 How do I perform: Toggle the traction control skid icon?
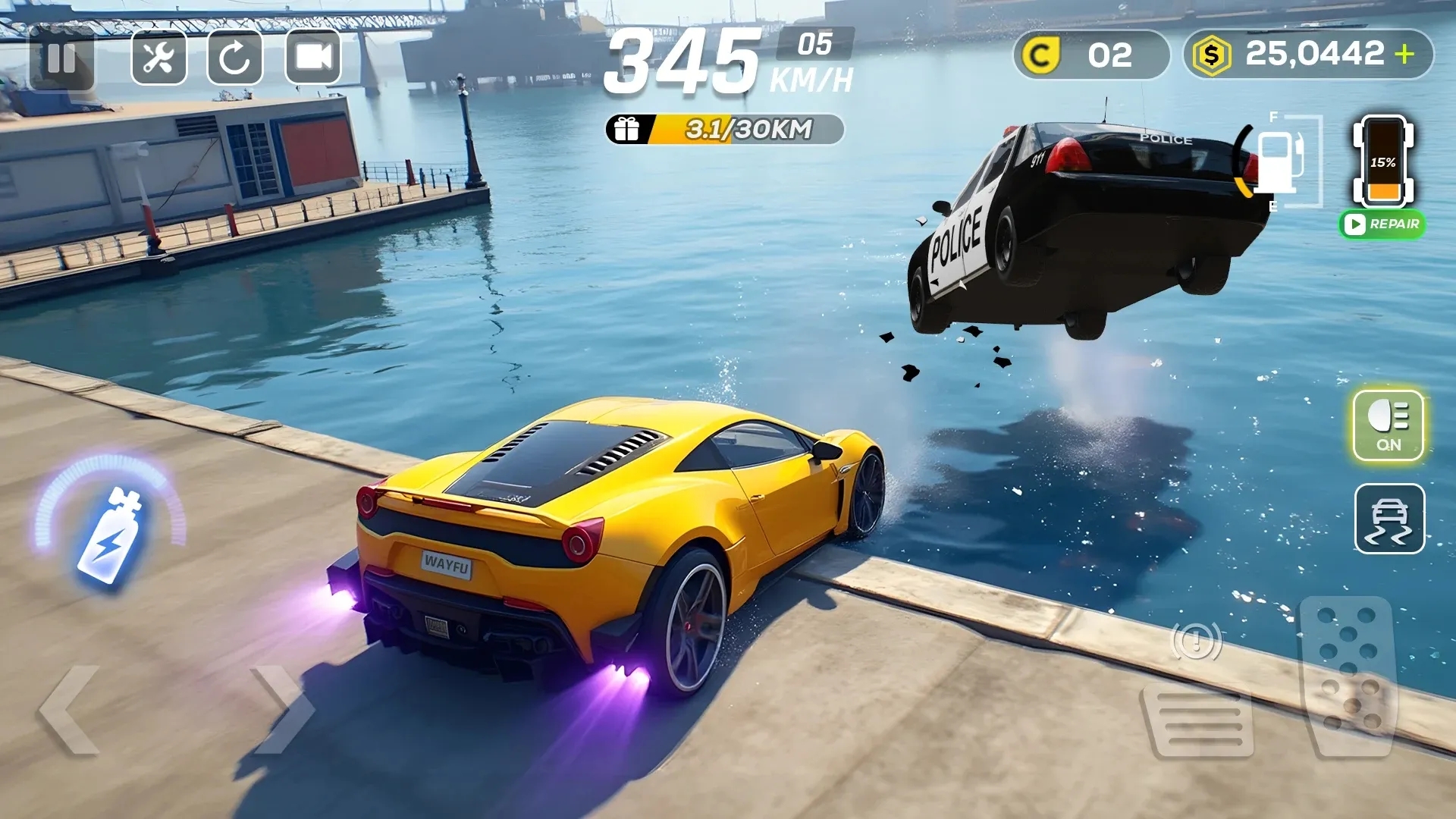tap(1389, 519)
